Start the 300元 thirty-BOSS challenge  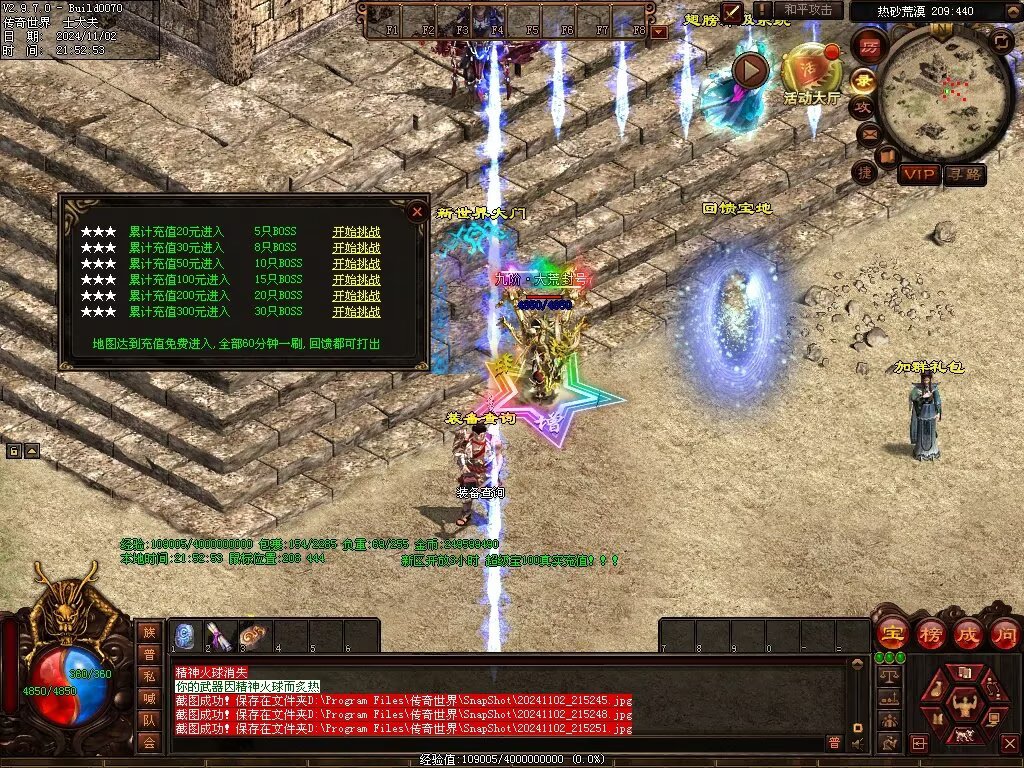tap(356, 312)
